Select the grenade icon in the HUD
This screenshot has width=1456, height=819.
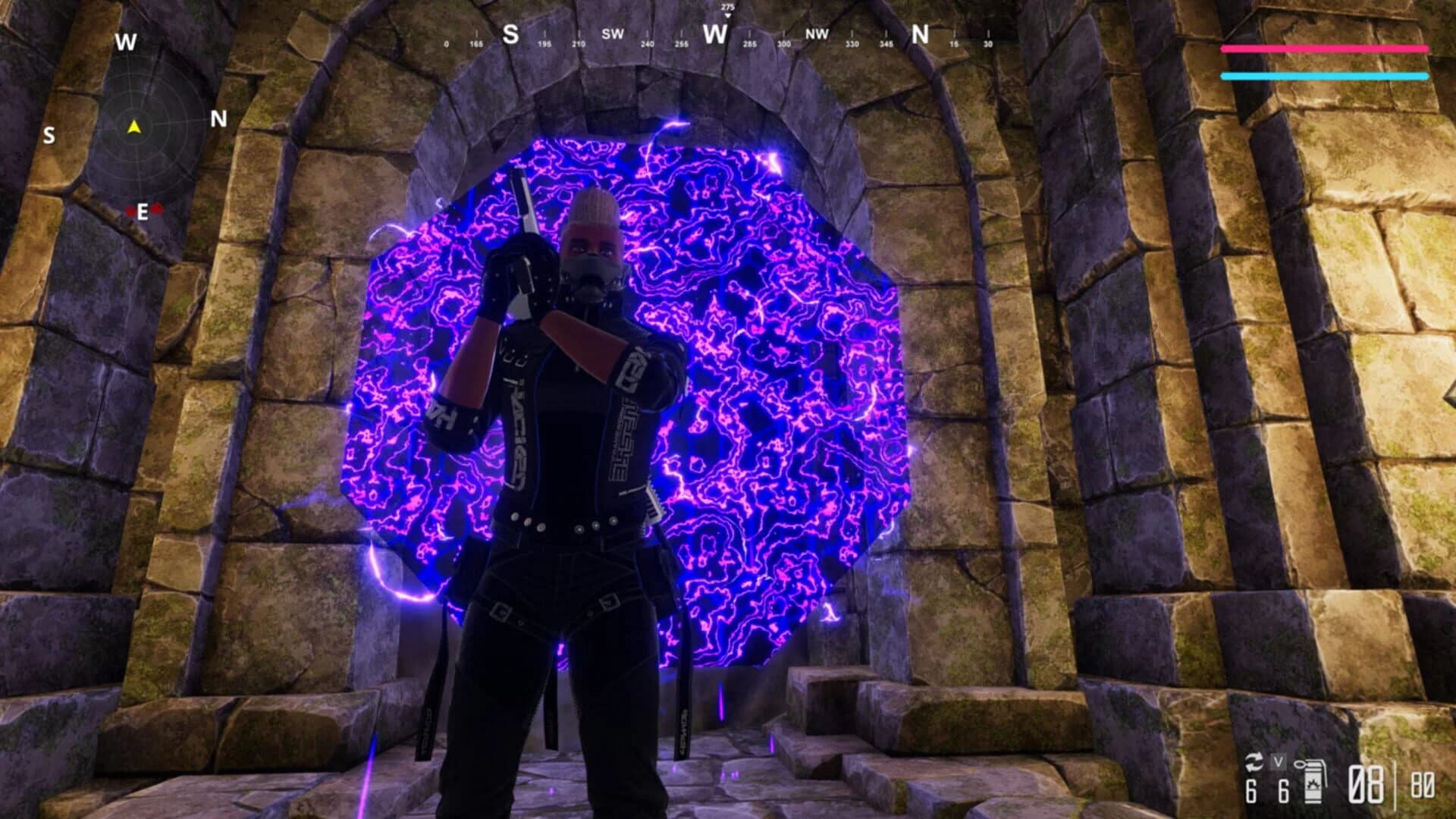(1312, 782)
